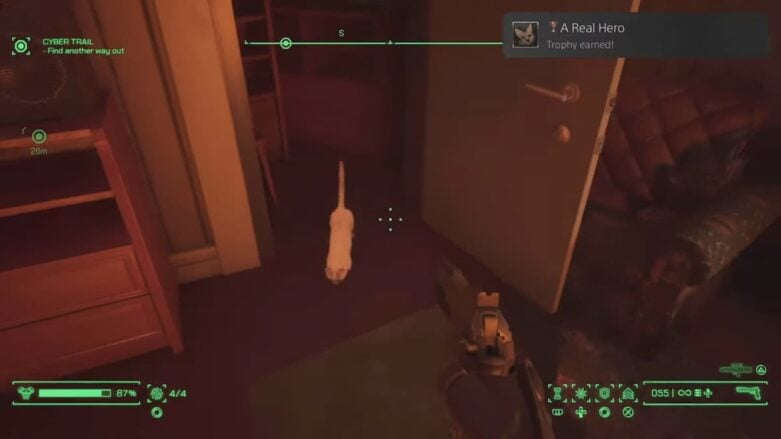The height and width of the screenshot is (439, 781).
Task: Select the chevron rank ability slot
Action: [628, 392]
